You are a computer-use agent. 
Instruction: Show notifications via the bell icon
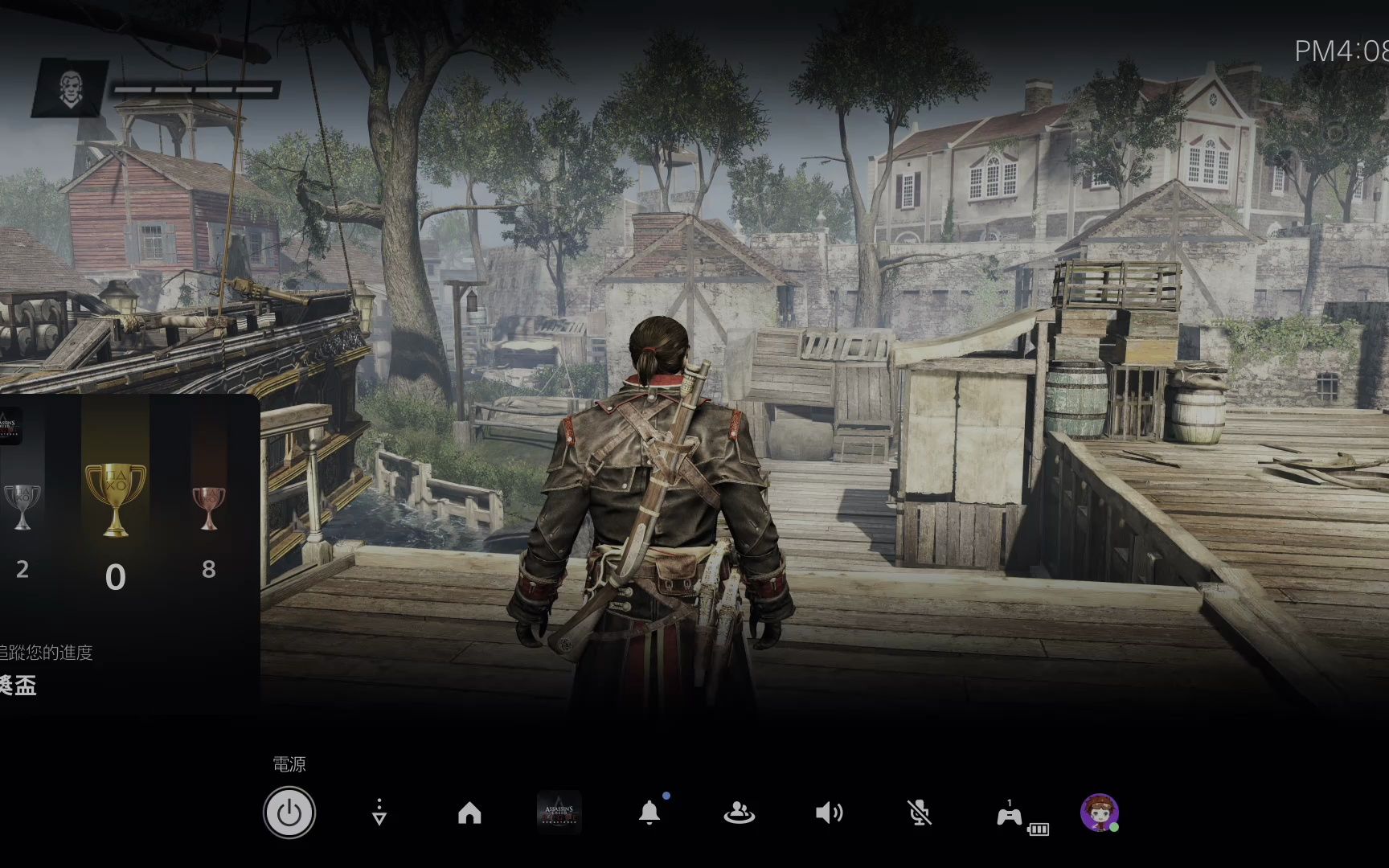649,813
